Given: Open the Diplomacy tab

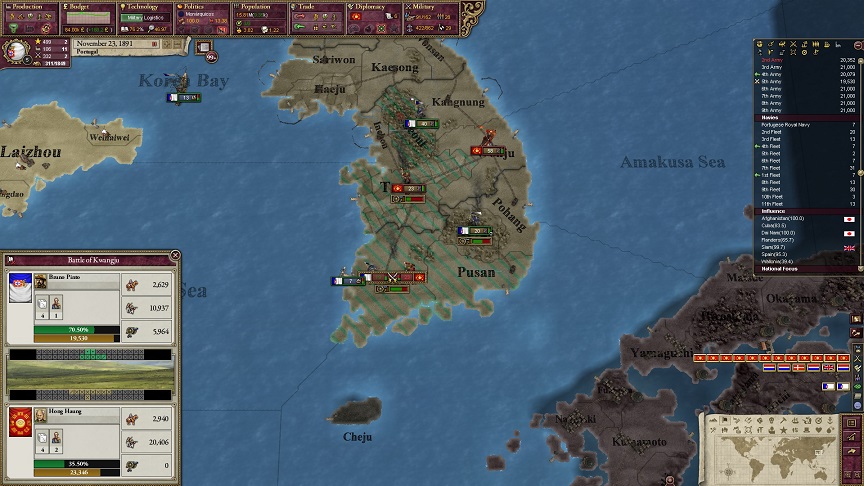Looking at the screenshot, I should pyautogui.click(x=373, y=6).
